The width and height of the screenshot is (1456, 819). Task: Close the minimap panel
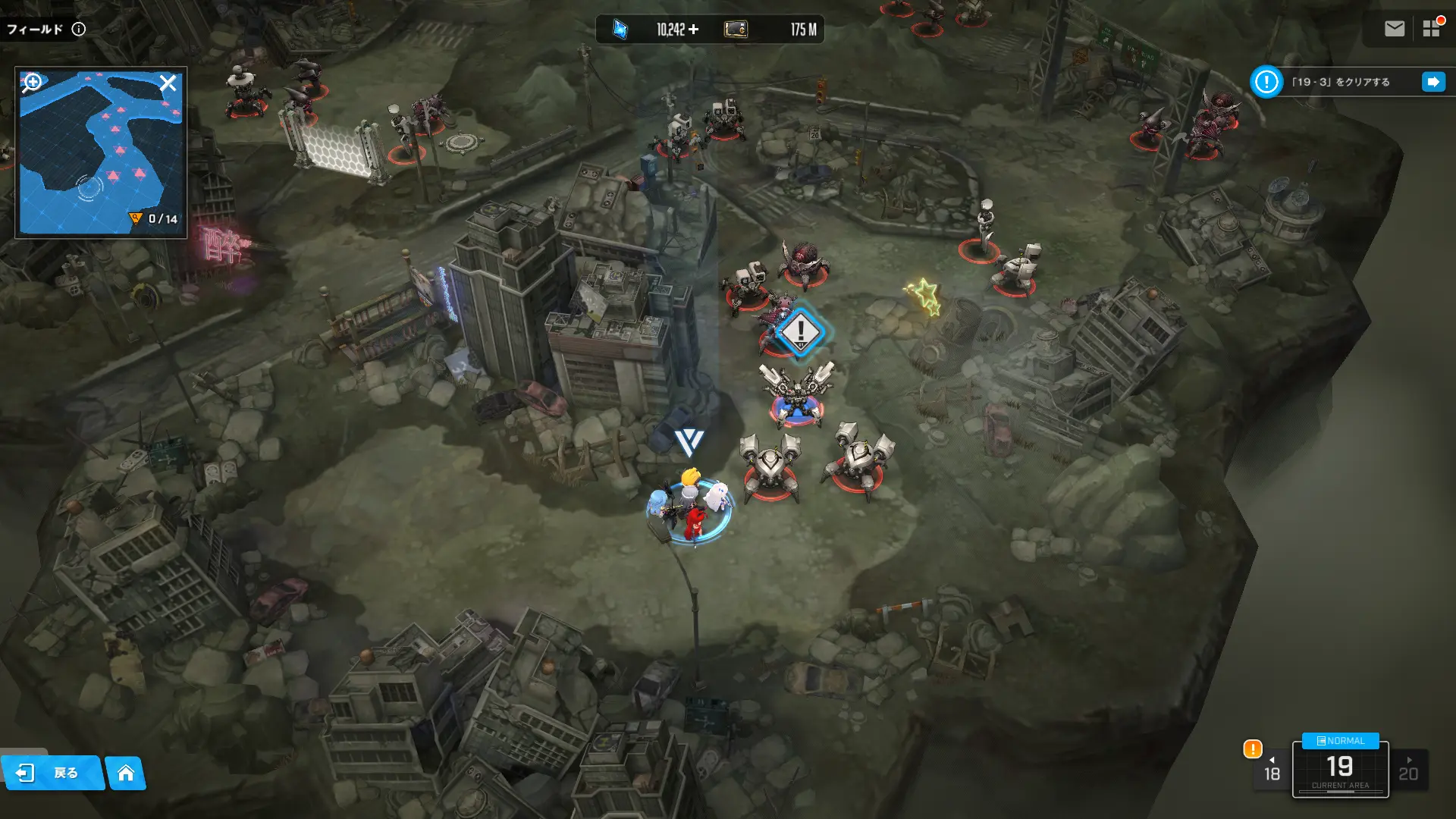168,83
